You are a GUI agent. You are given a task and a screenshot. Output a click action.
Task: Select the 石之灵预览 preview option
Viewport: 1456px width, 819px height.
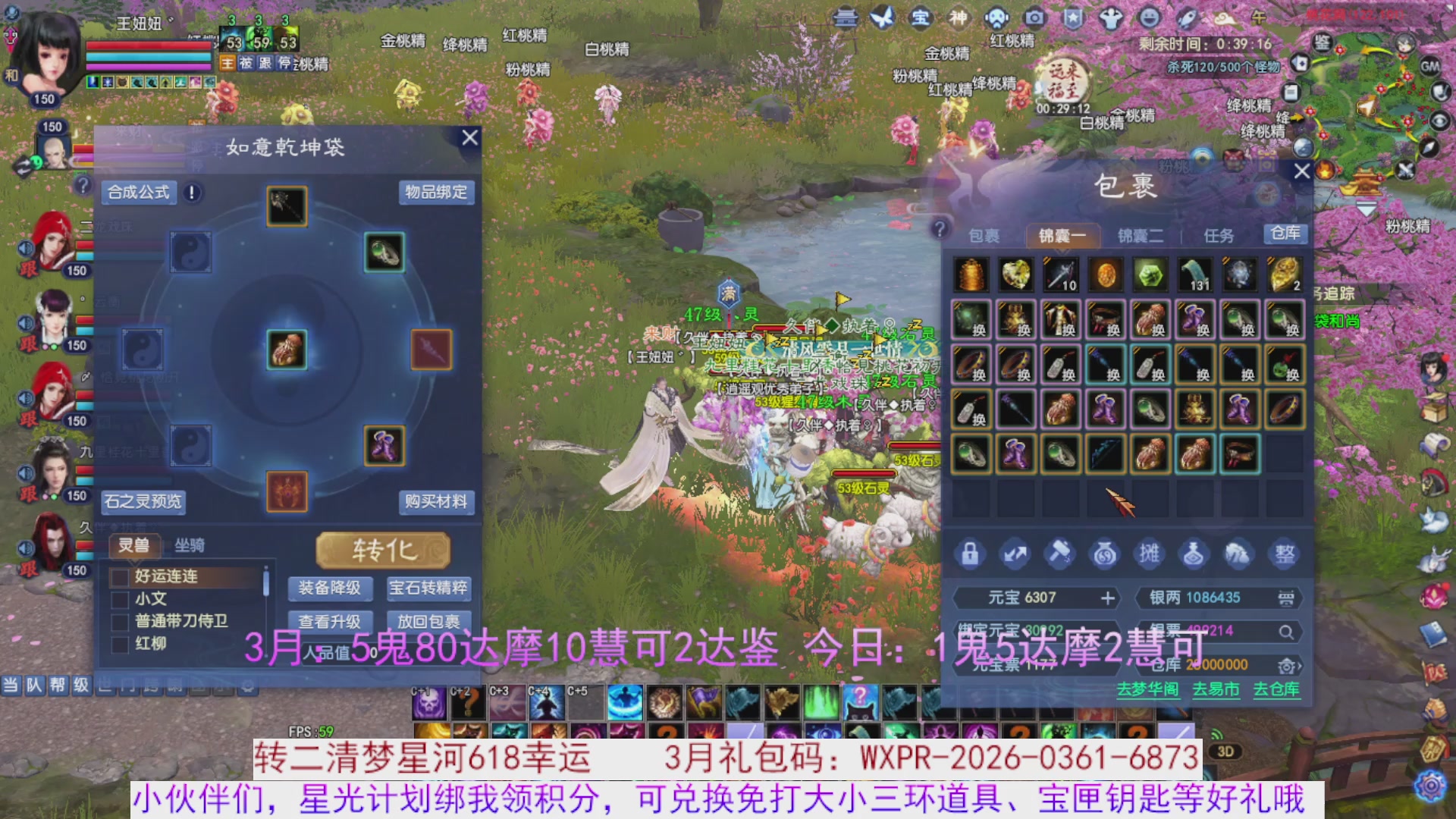143,502
